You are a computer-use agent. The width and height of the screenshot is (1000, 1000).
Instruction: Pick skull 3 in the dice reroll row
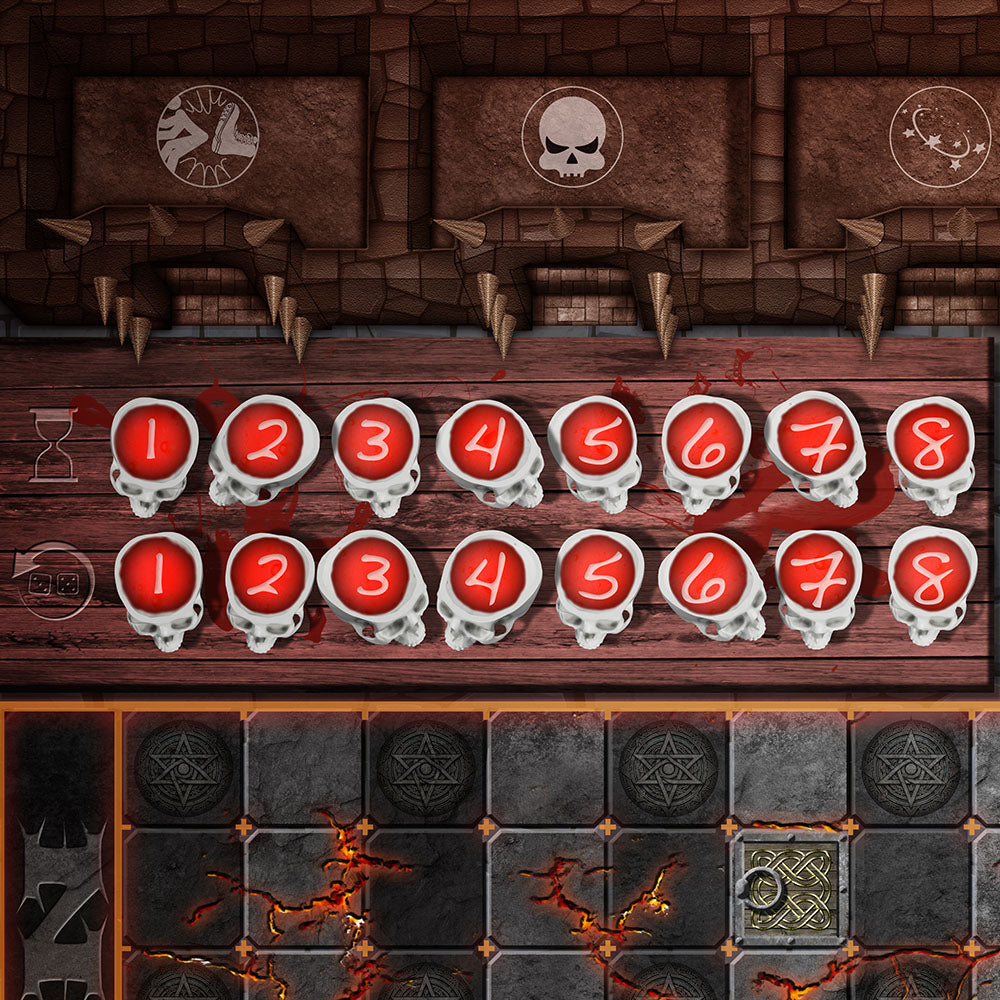pos(370,575)
